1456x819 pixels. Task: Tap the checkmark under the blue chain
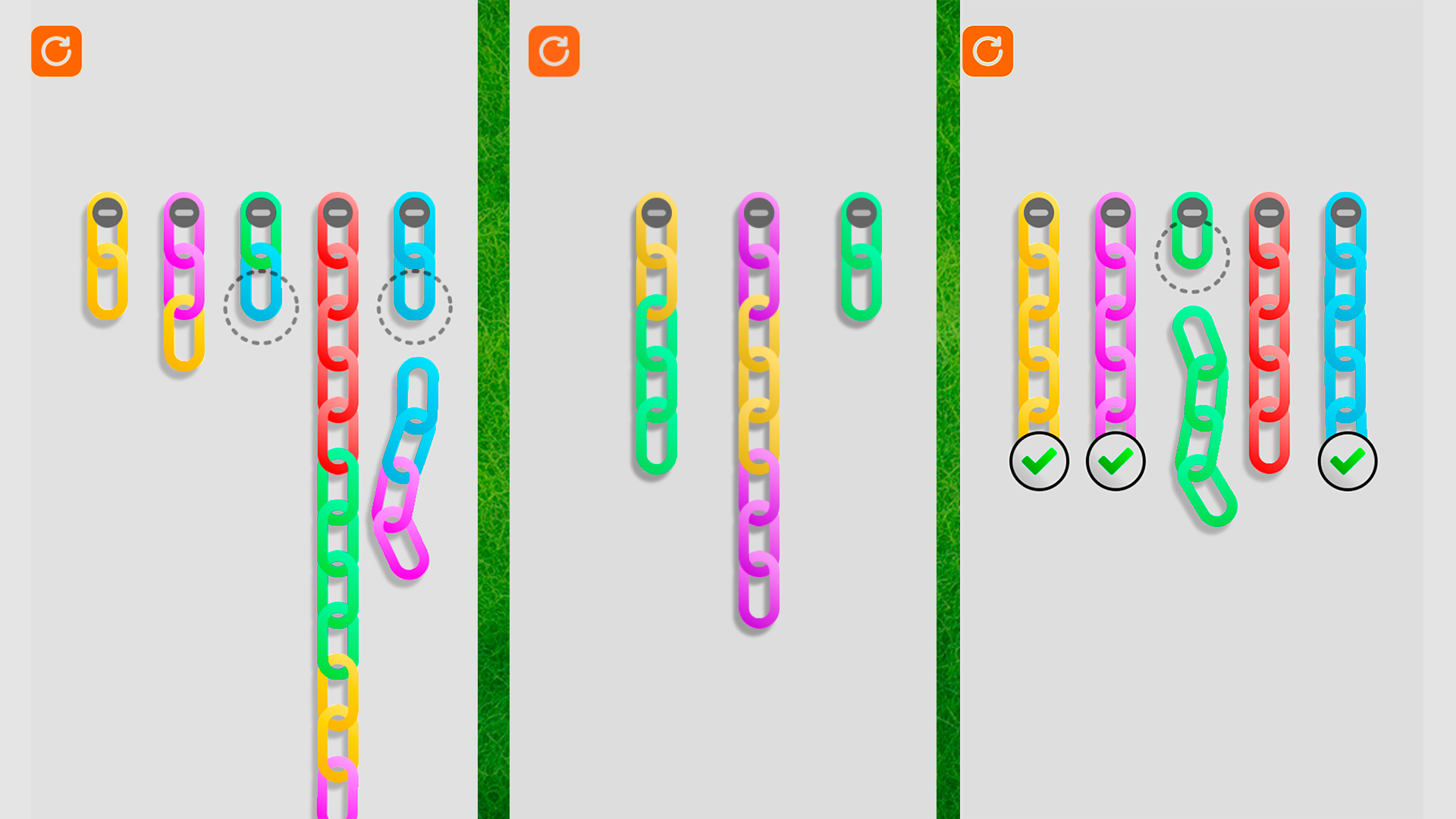point(1347,461)
